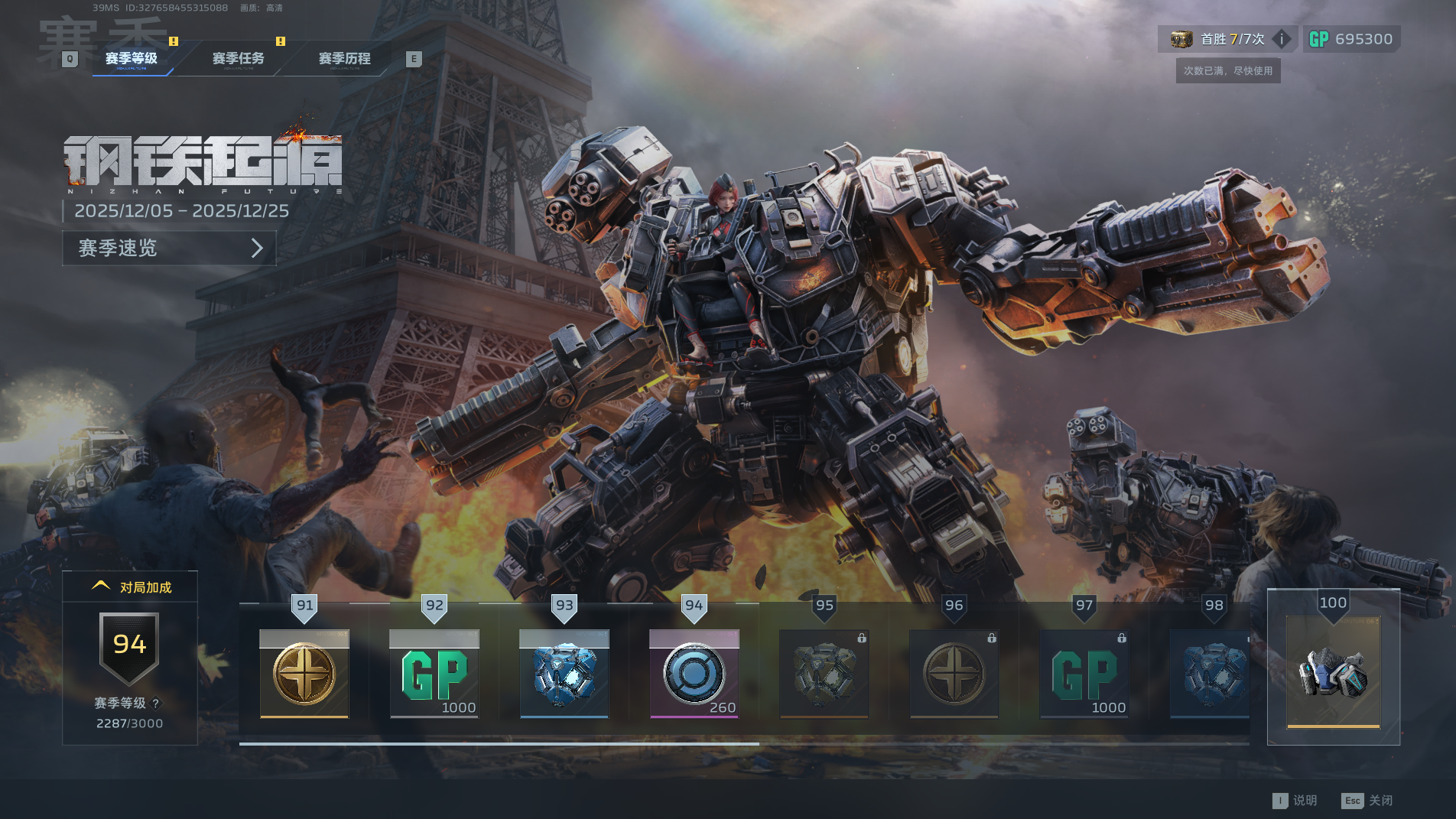This screenshot has height=819, width=1456.
Task: Expand the 对局加成 match bonus panel
Action: tap(131, 587)
